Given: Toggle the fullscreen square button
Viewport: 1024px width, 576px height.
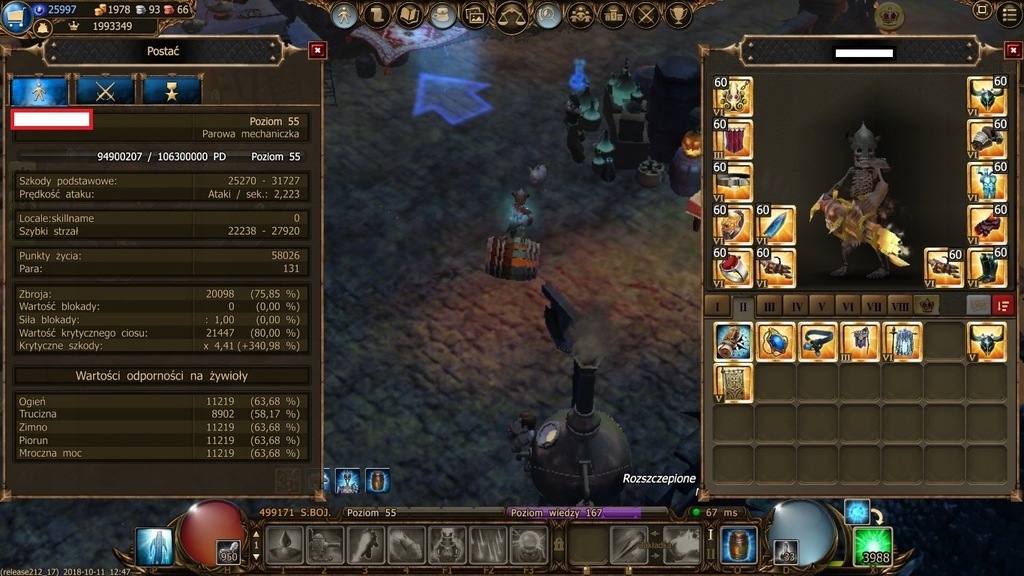Looking at the screenshot, I should click(982, 13).
